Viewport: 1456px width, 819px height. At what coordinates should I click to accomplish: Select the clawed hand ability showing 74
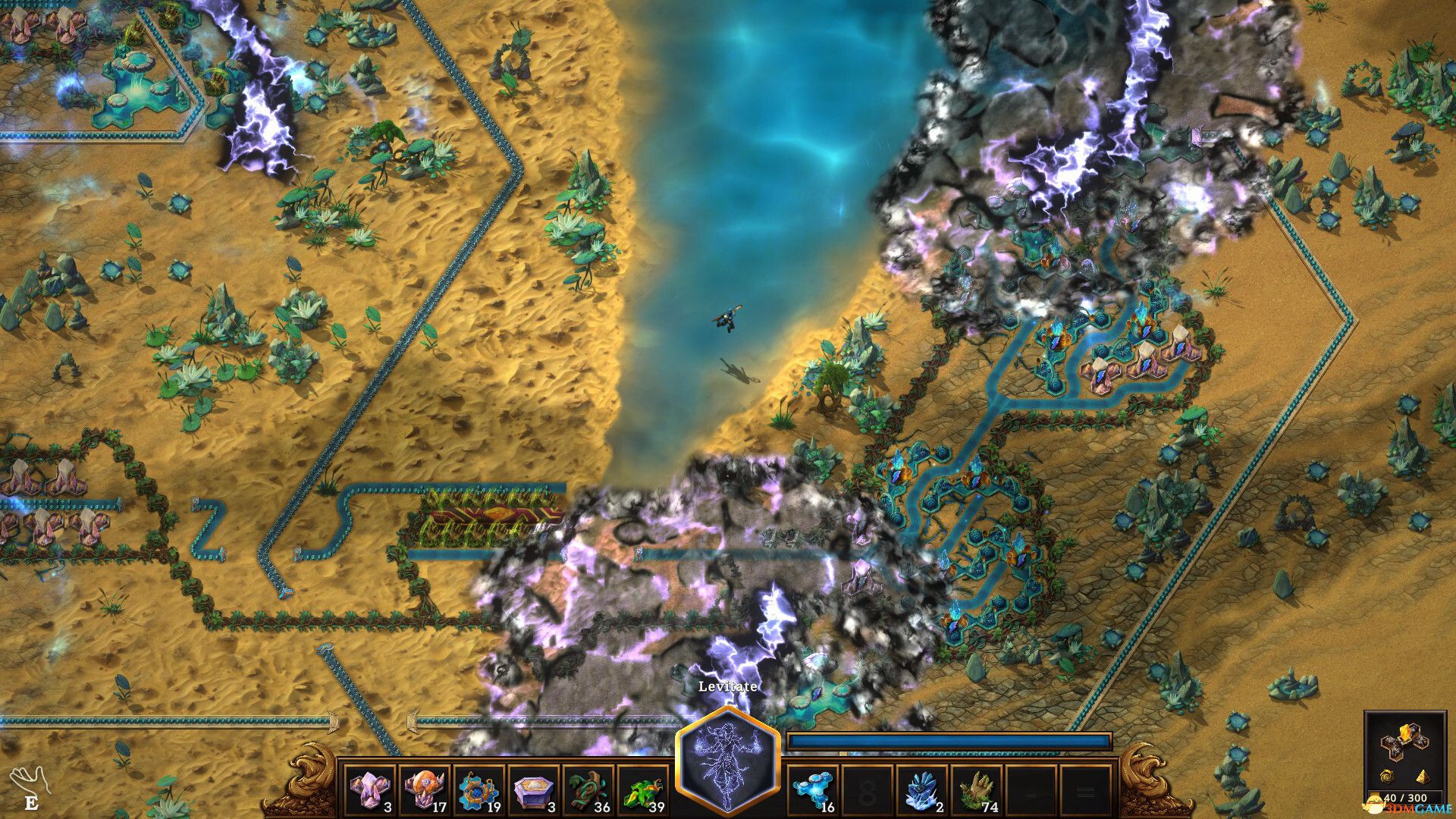(x=977, y=789)
